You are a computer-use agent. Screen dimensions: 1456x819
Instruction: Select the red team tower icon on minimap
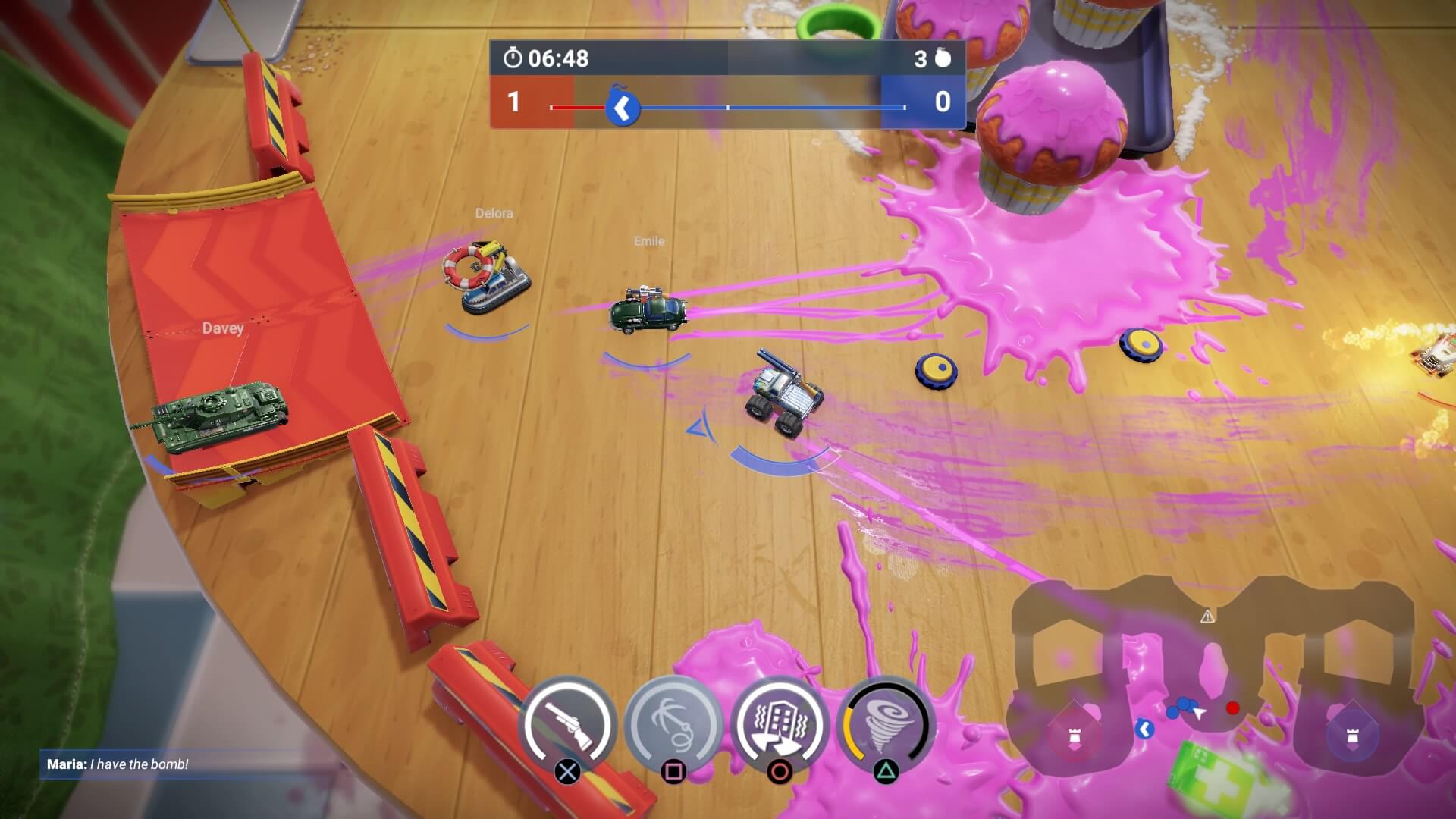coord(1076,736)
